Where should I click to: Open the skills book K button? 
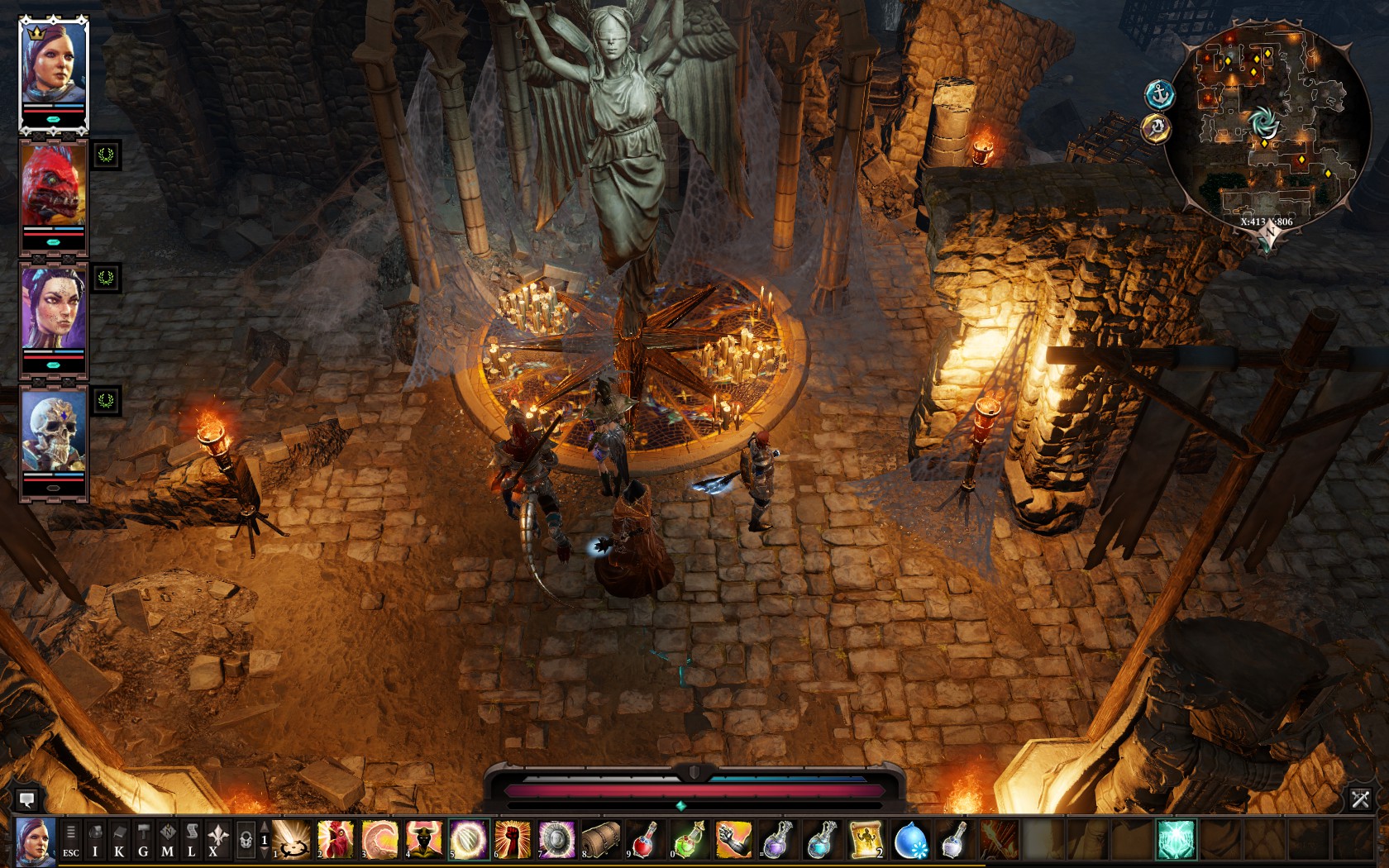click(x=119, y=840)
